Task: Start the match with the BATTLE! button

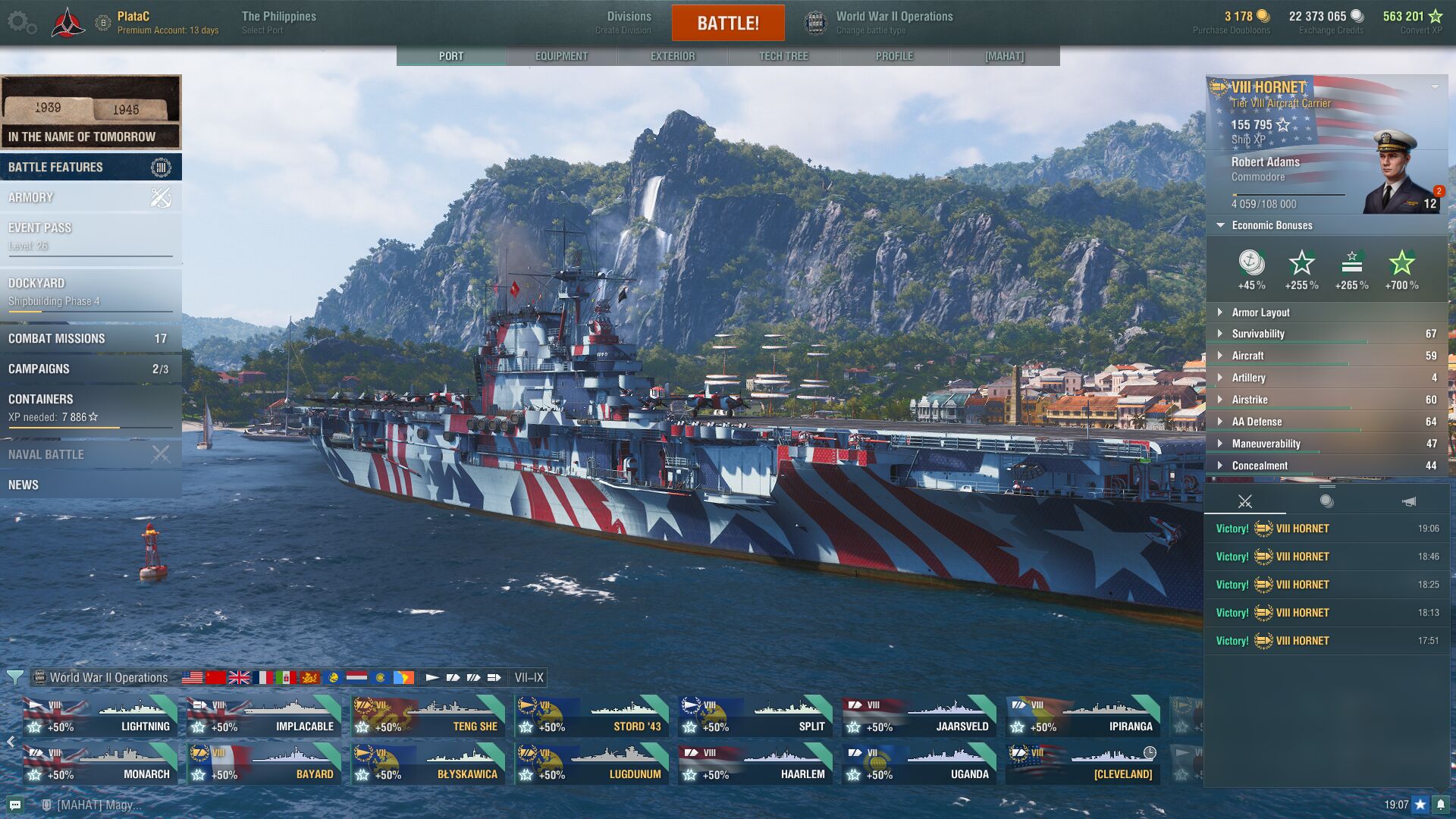Action: [727, 23]
